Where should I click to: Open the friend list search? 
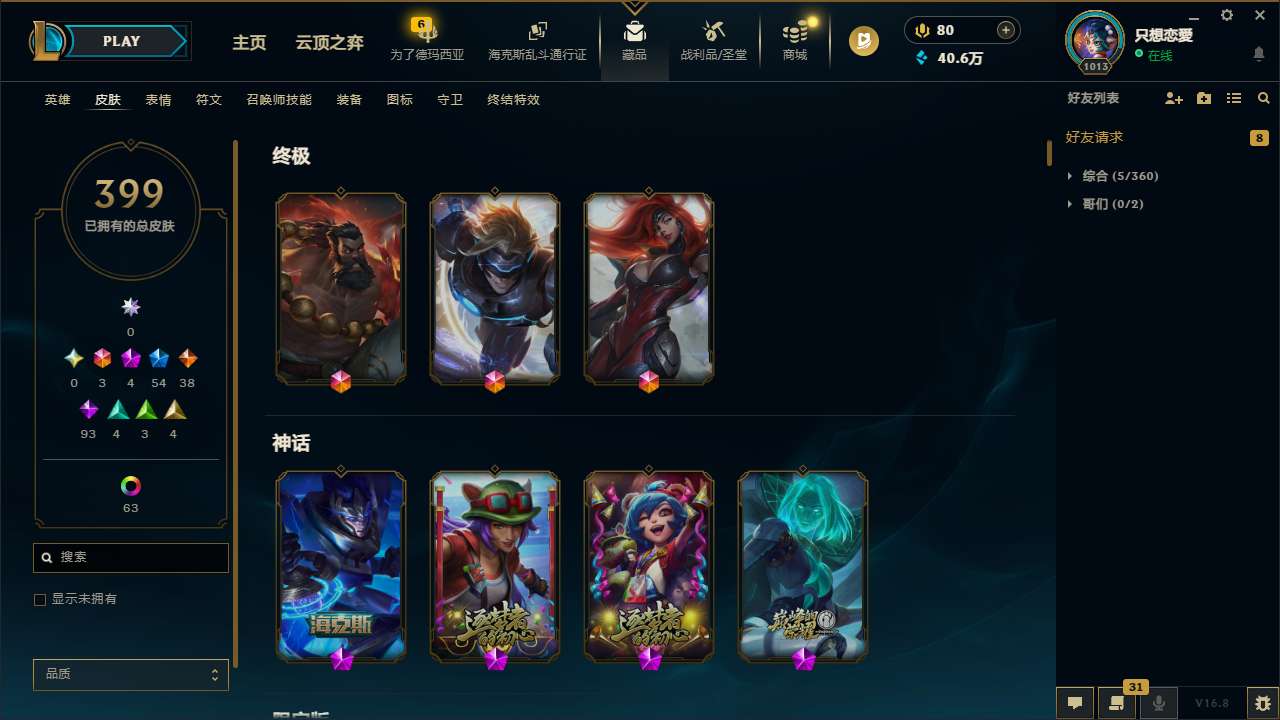[x=1263, y=98]
